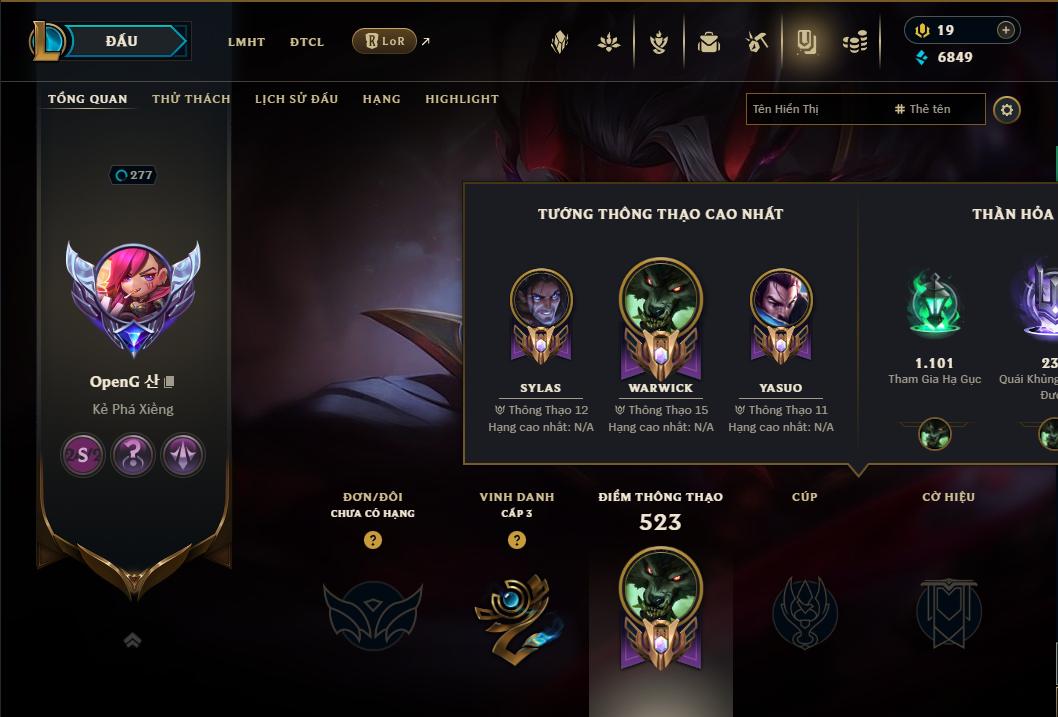1058x717 pixels.
Task: Click the Tên Hiển Thị search field
Action: (815, 109)
